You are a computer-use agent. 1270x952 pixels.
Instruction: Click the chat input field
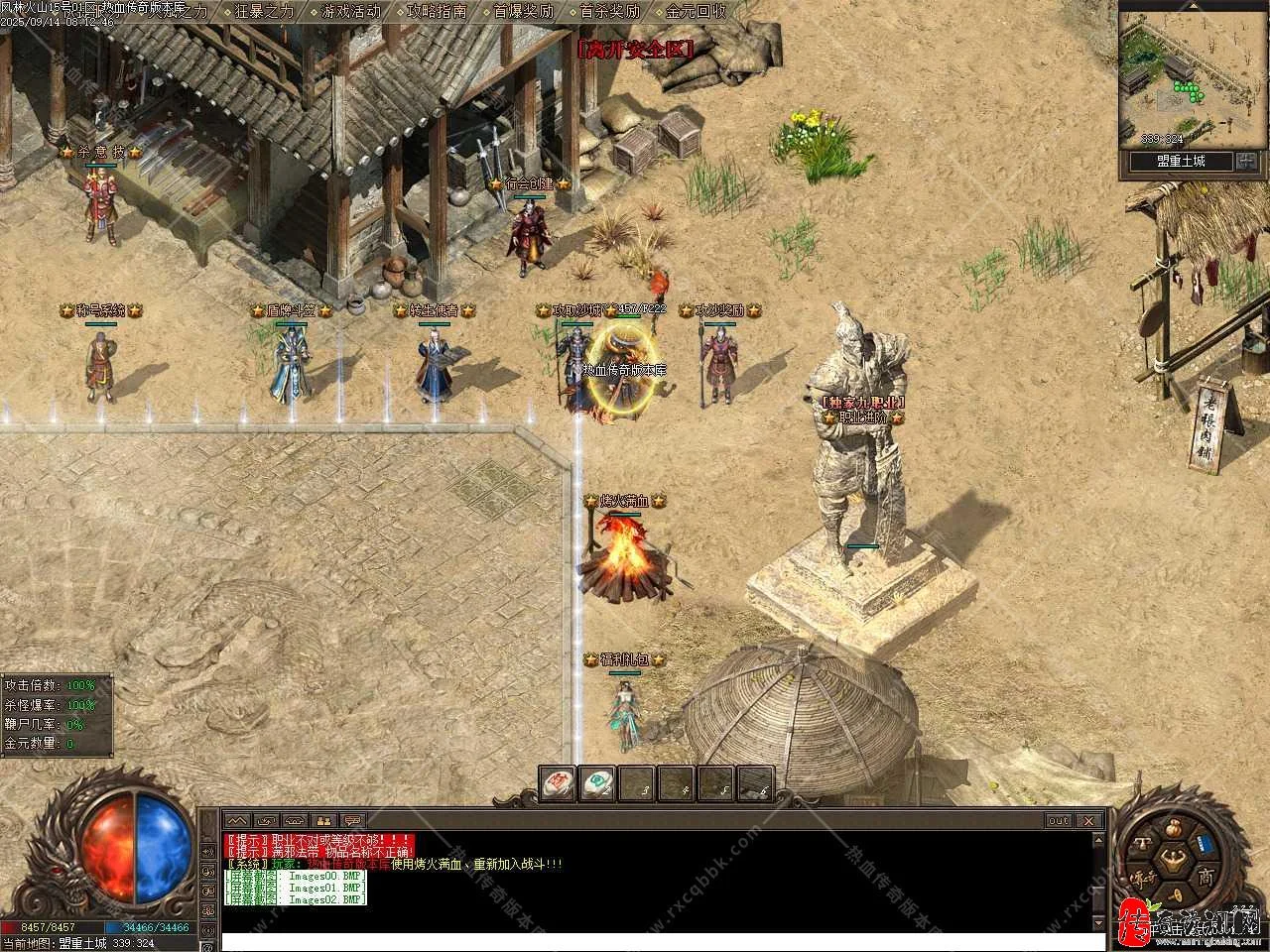point(655,940)
